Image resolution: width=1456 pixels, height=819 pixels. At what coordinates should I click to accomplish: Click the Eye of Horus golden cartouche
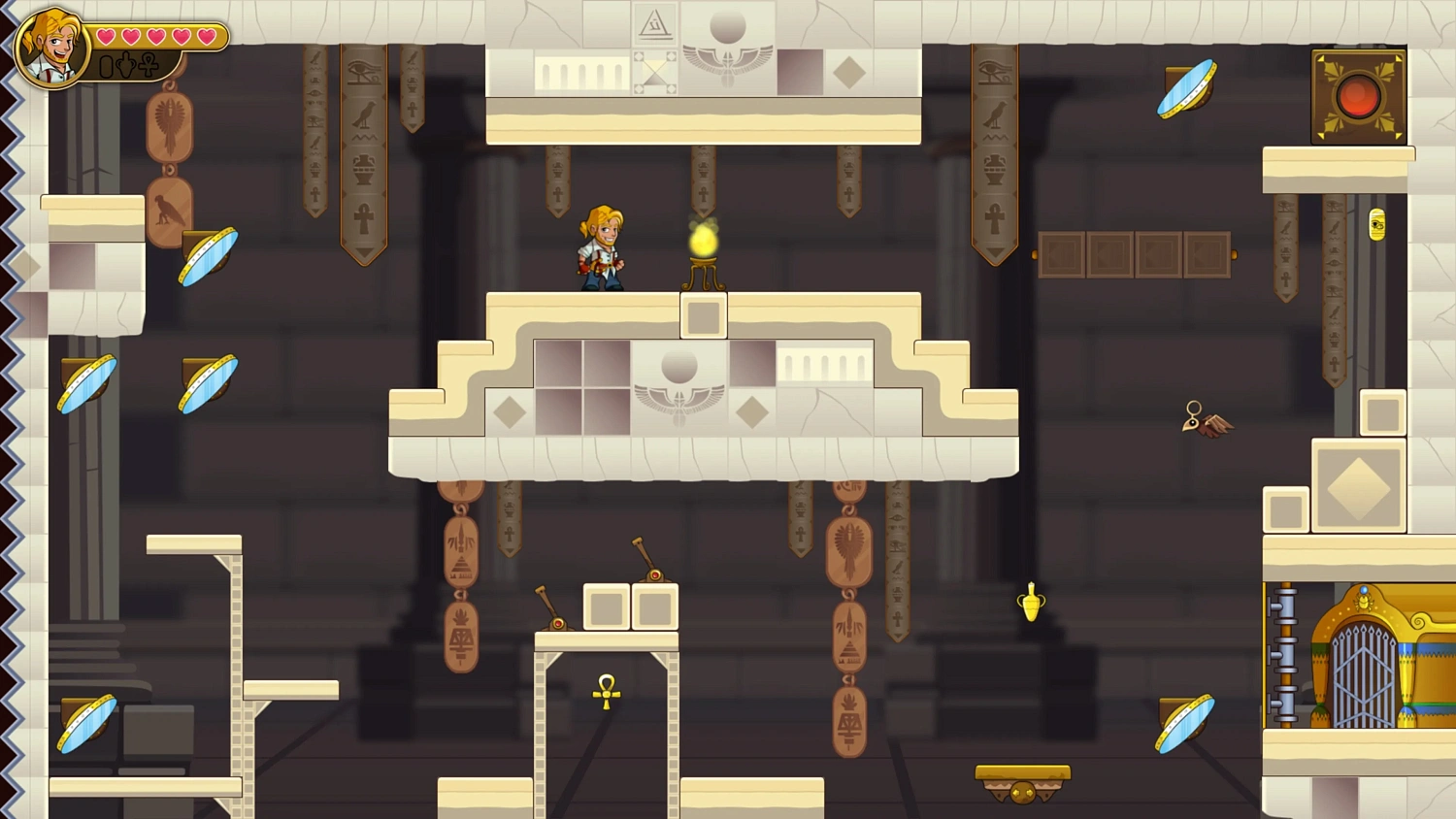tap(1376, 224)
